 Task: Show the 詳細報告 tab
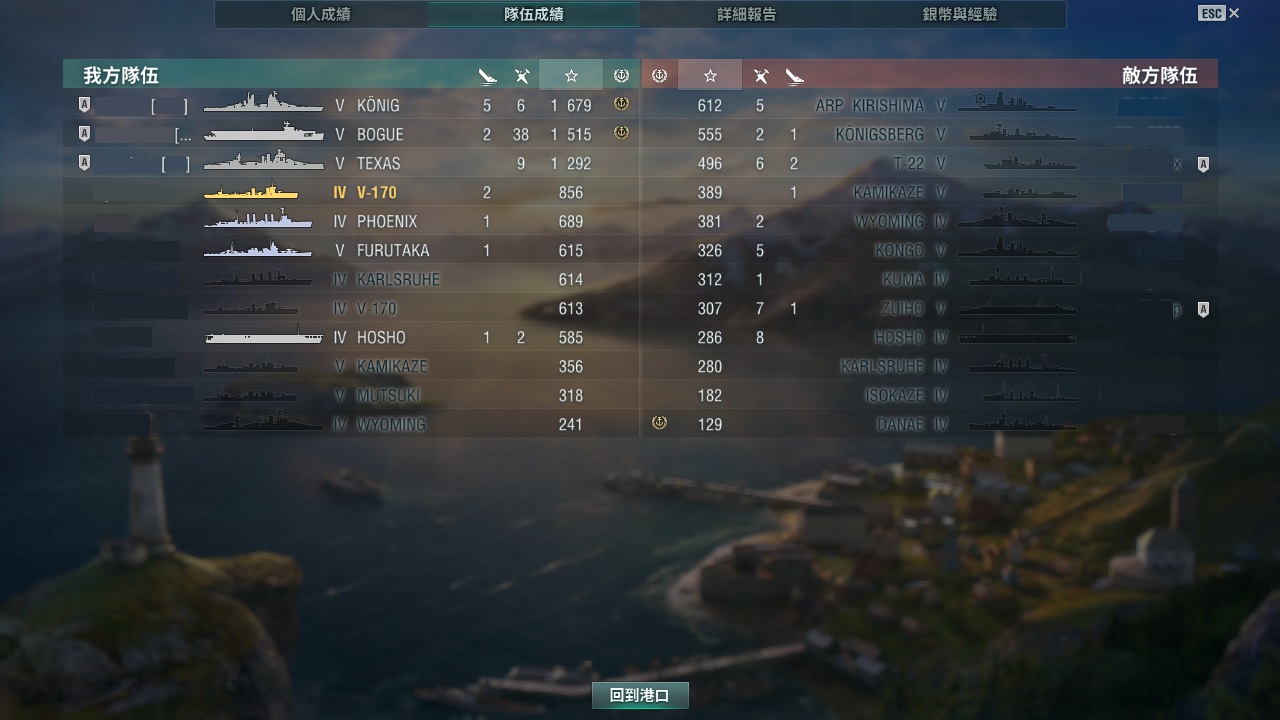point(747,15)
